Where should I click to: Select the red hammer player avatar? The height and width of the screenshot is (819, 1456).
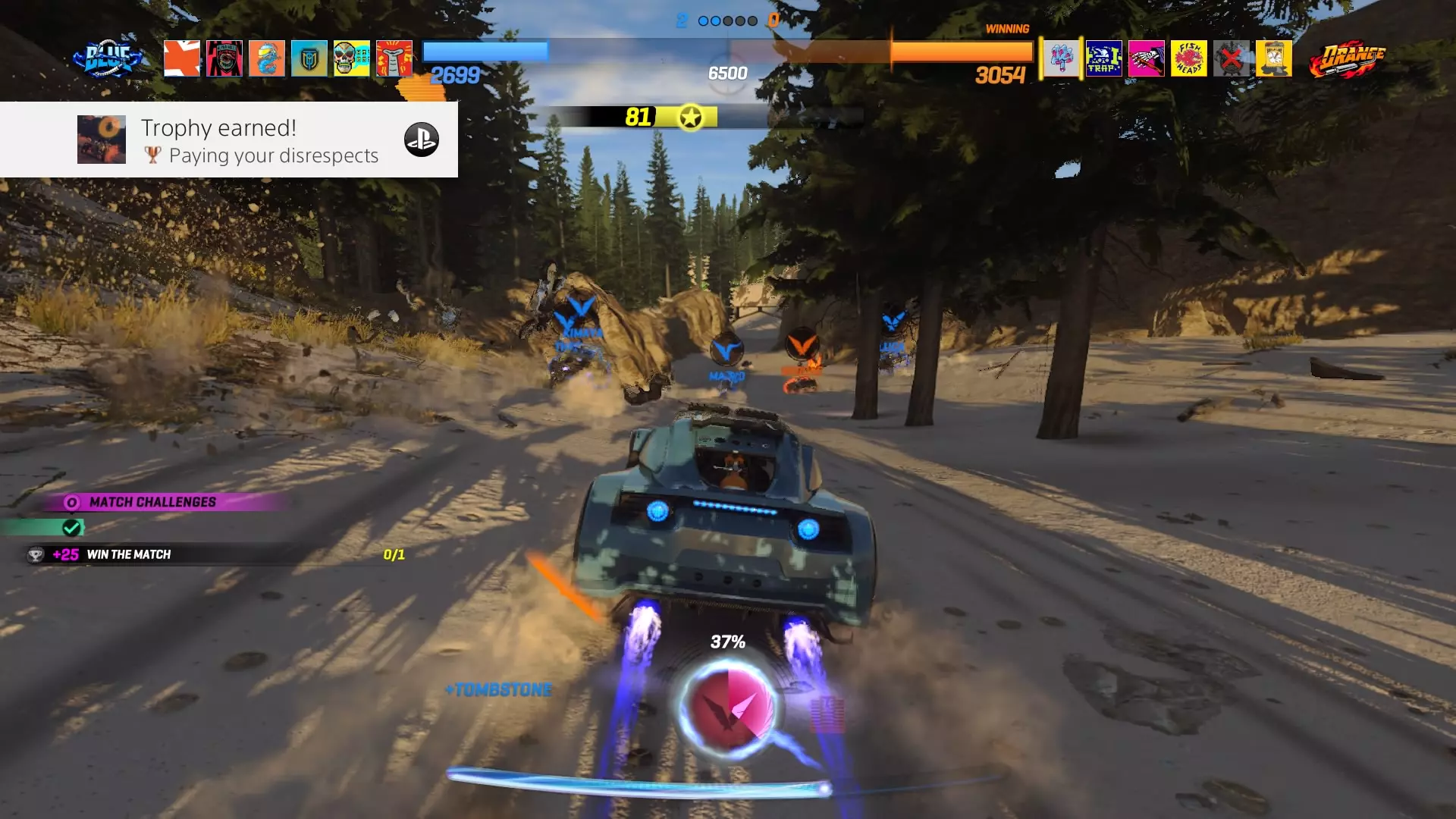coord(394,58)
